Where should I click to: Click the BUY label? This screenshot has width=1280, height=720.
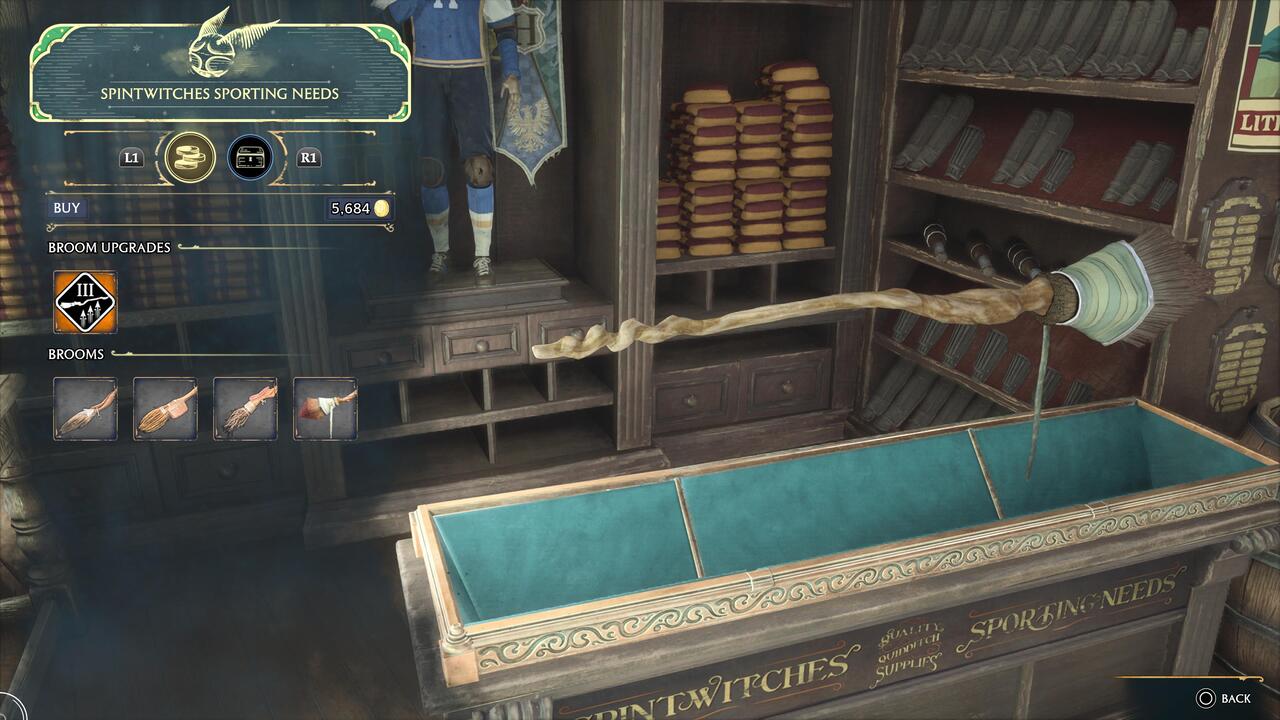(x=66, y=208)
